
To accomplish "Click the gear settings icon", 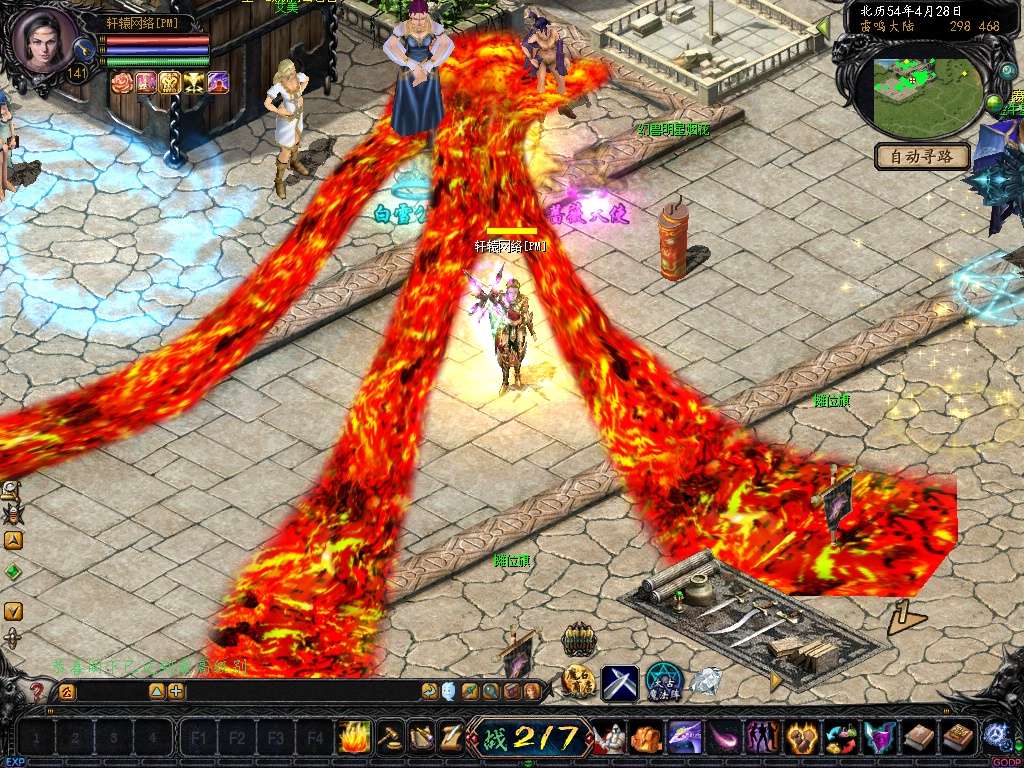I will coord(995,737).
